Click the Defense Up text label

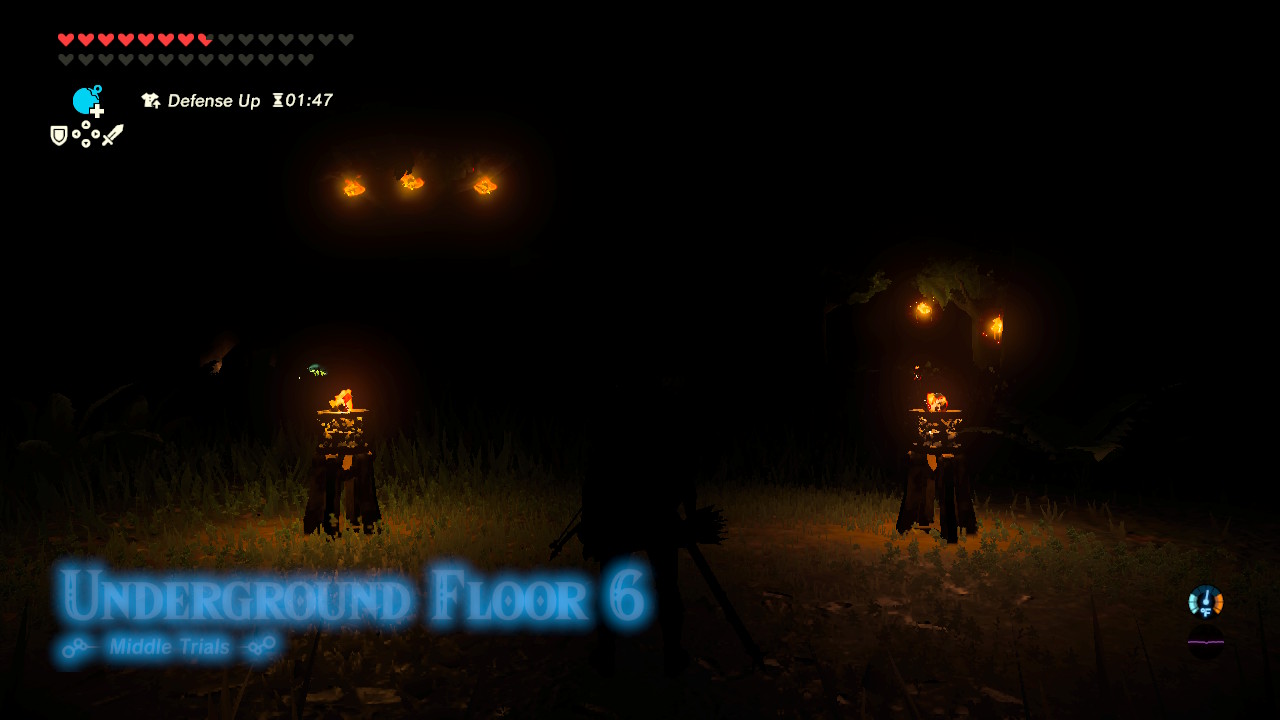pyautogui.click(x=215, y=101)
